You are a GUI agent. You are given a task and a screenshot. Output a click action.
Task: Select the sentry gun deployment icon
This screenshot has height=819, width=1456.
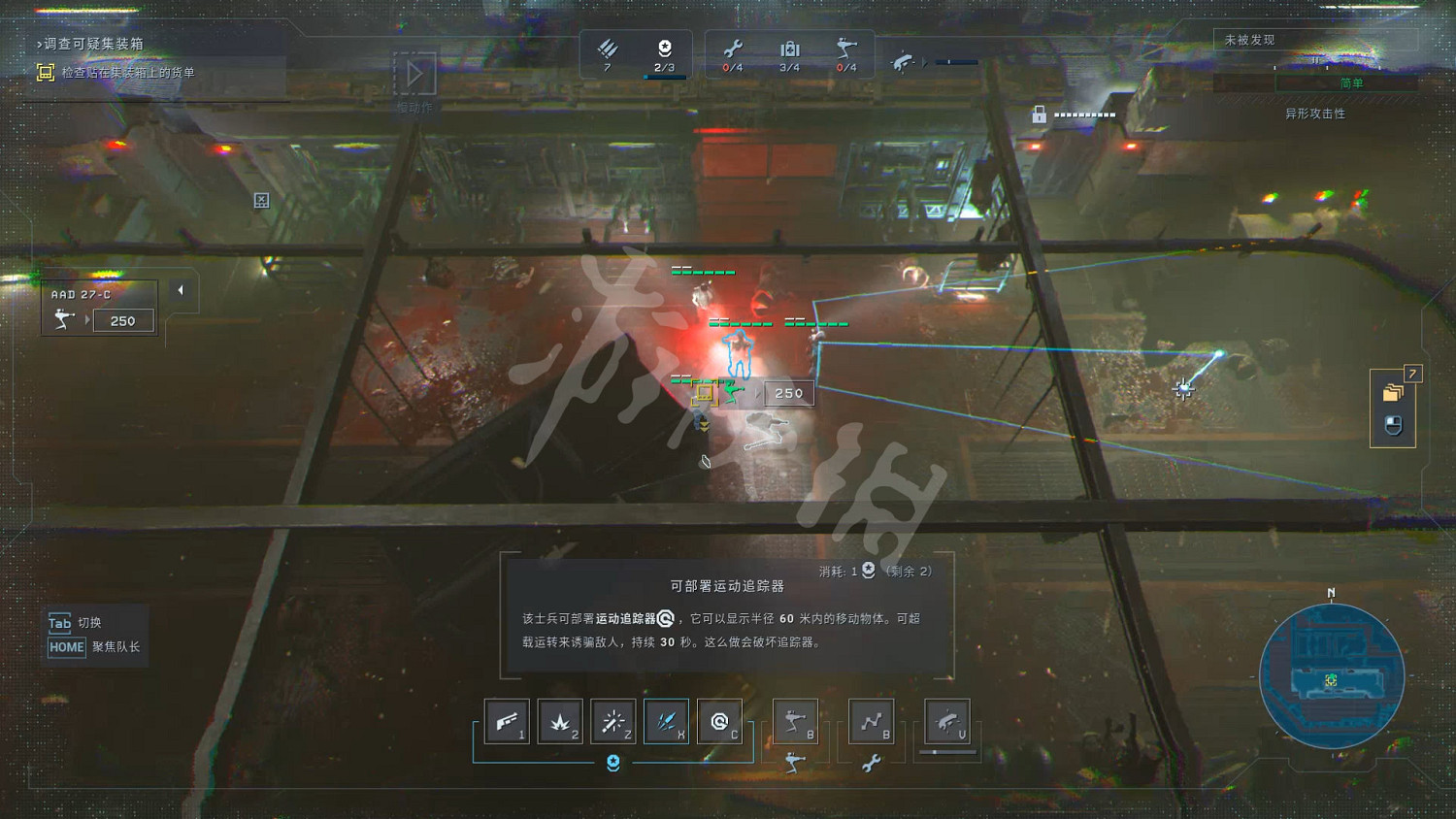click(x=795, y=721)
